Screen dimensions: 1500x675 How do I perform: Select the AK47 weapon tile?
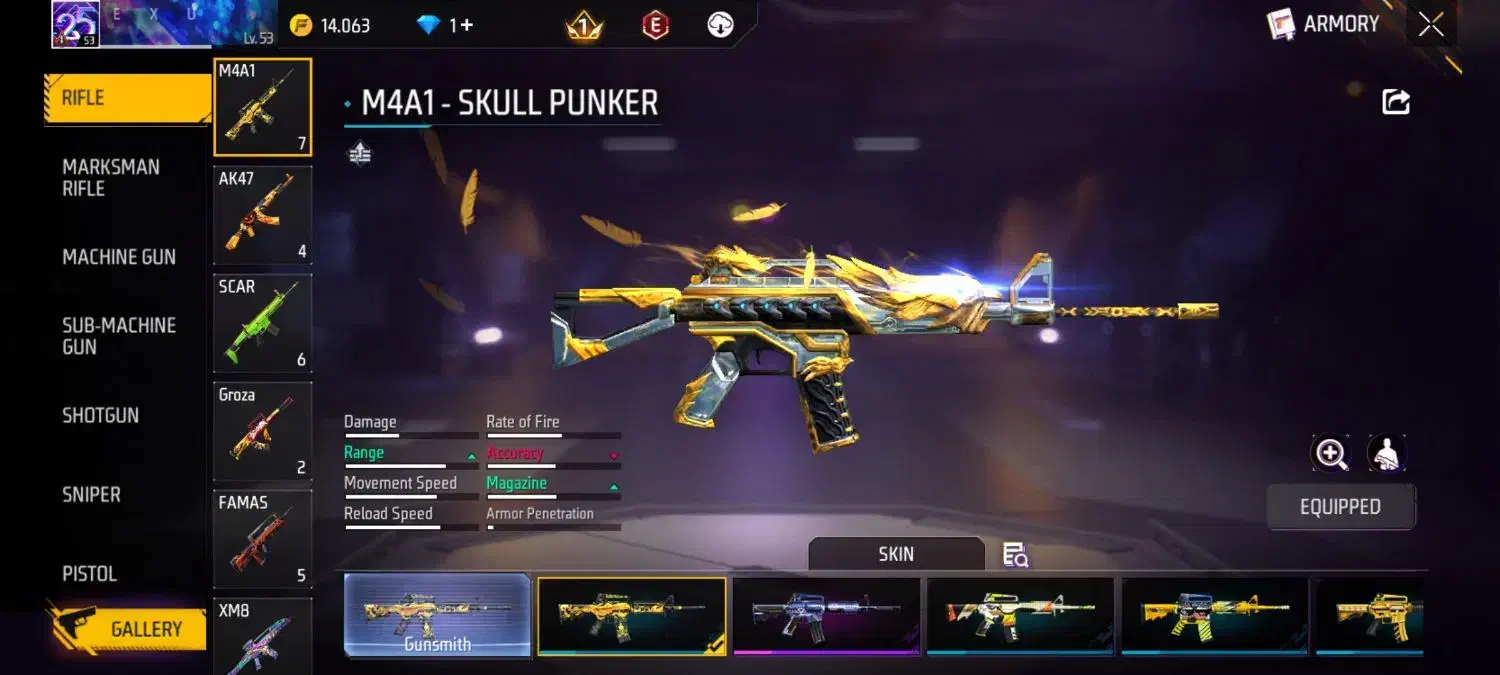pos(262,214)
